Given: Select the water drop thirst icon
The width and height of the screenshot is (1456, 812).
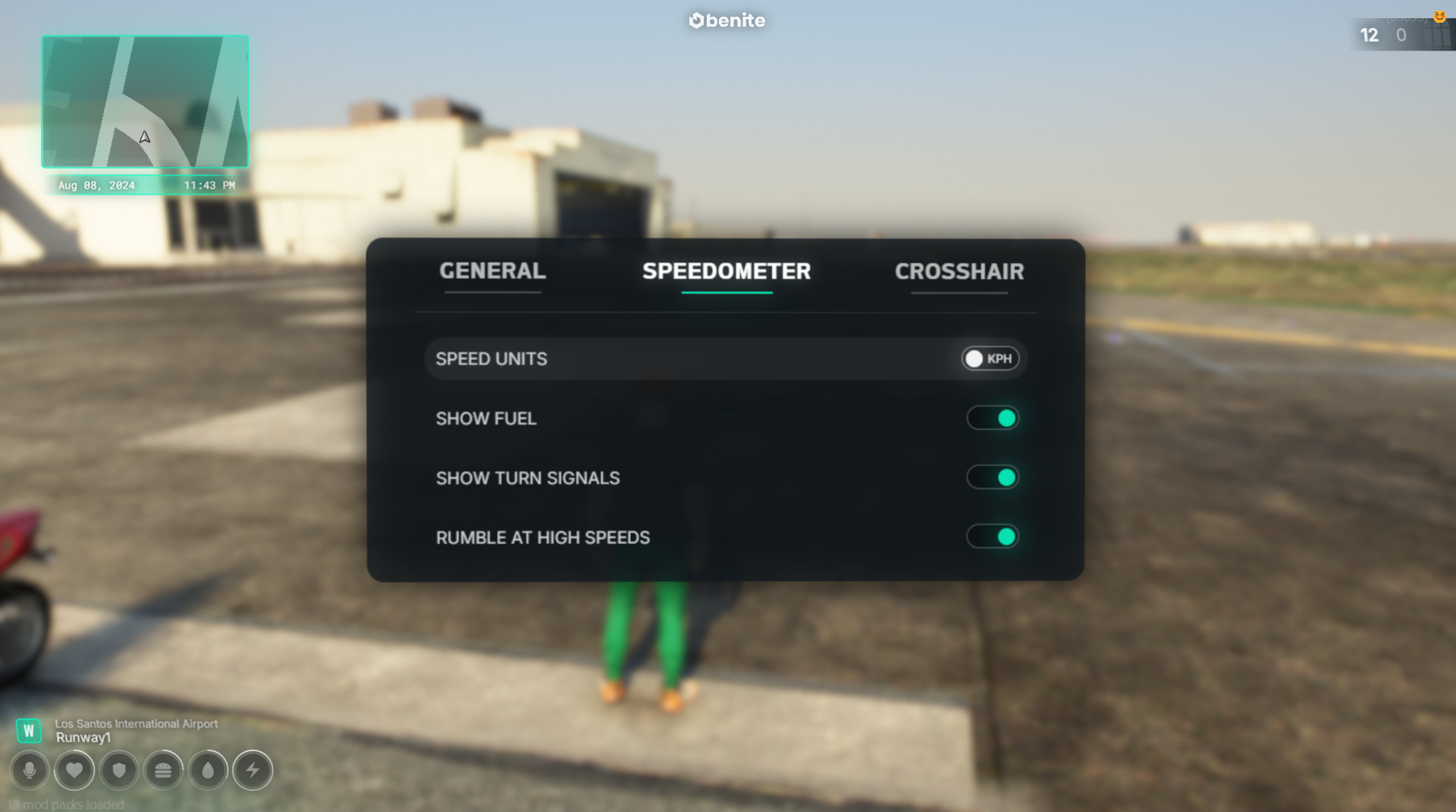Looking at the screenshot, I should [209, 770].
